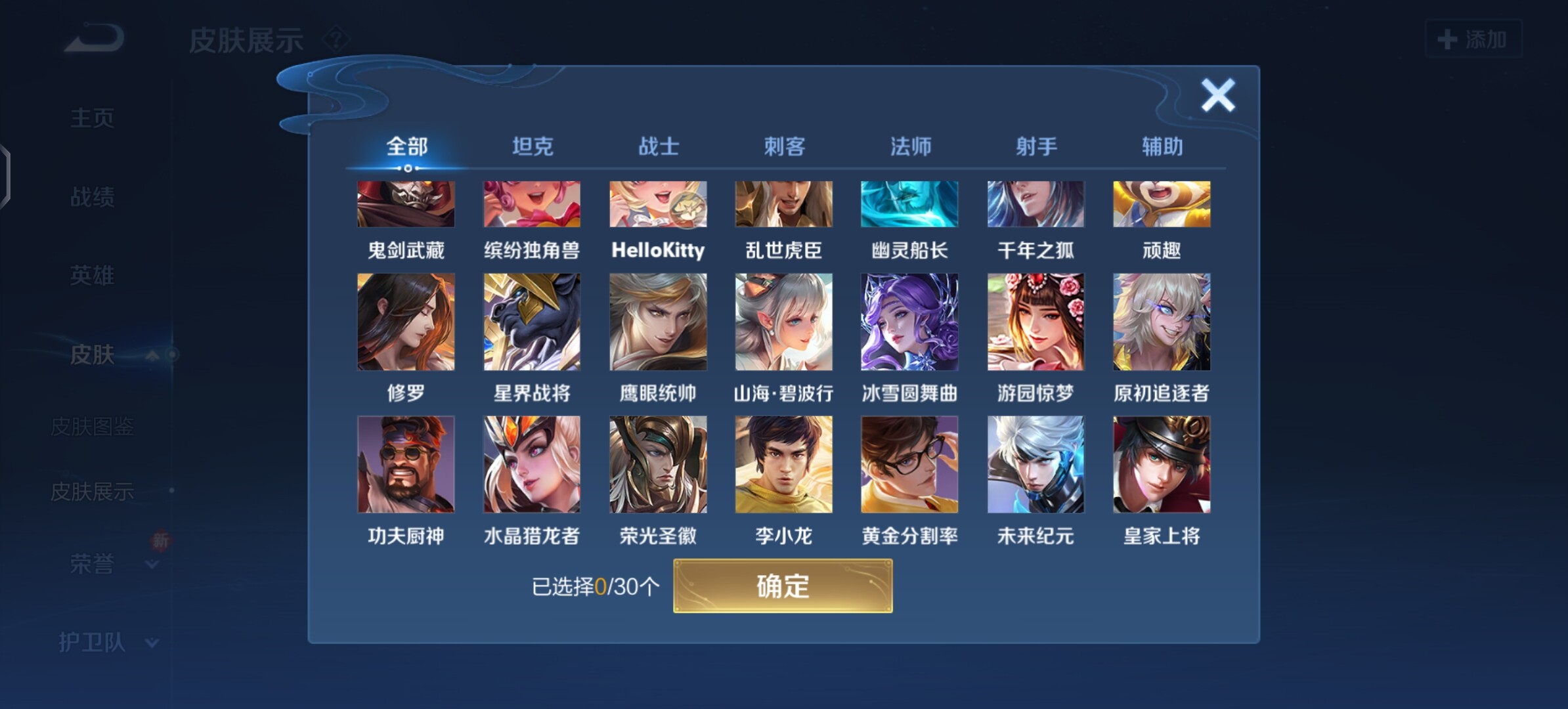Select the 修罗 skin portrait
1568x709 pixels.
406,322
